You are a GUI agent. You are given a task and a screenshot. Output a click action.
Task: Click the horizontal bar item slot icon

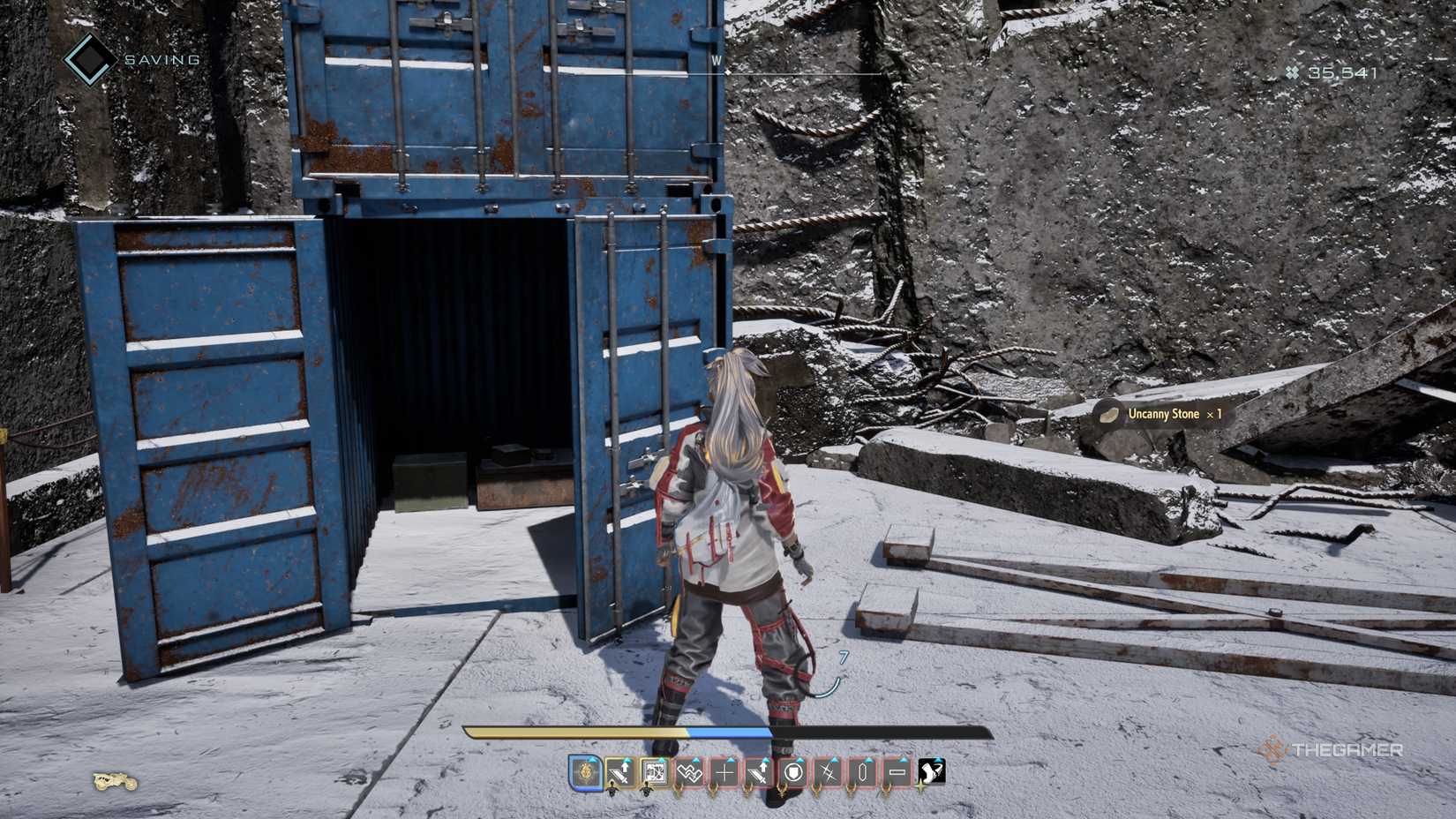(x=898, y=773)
